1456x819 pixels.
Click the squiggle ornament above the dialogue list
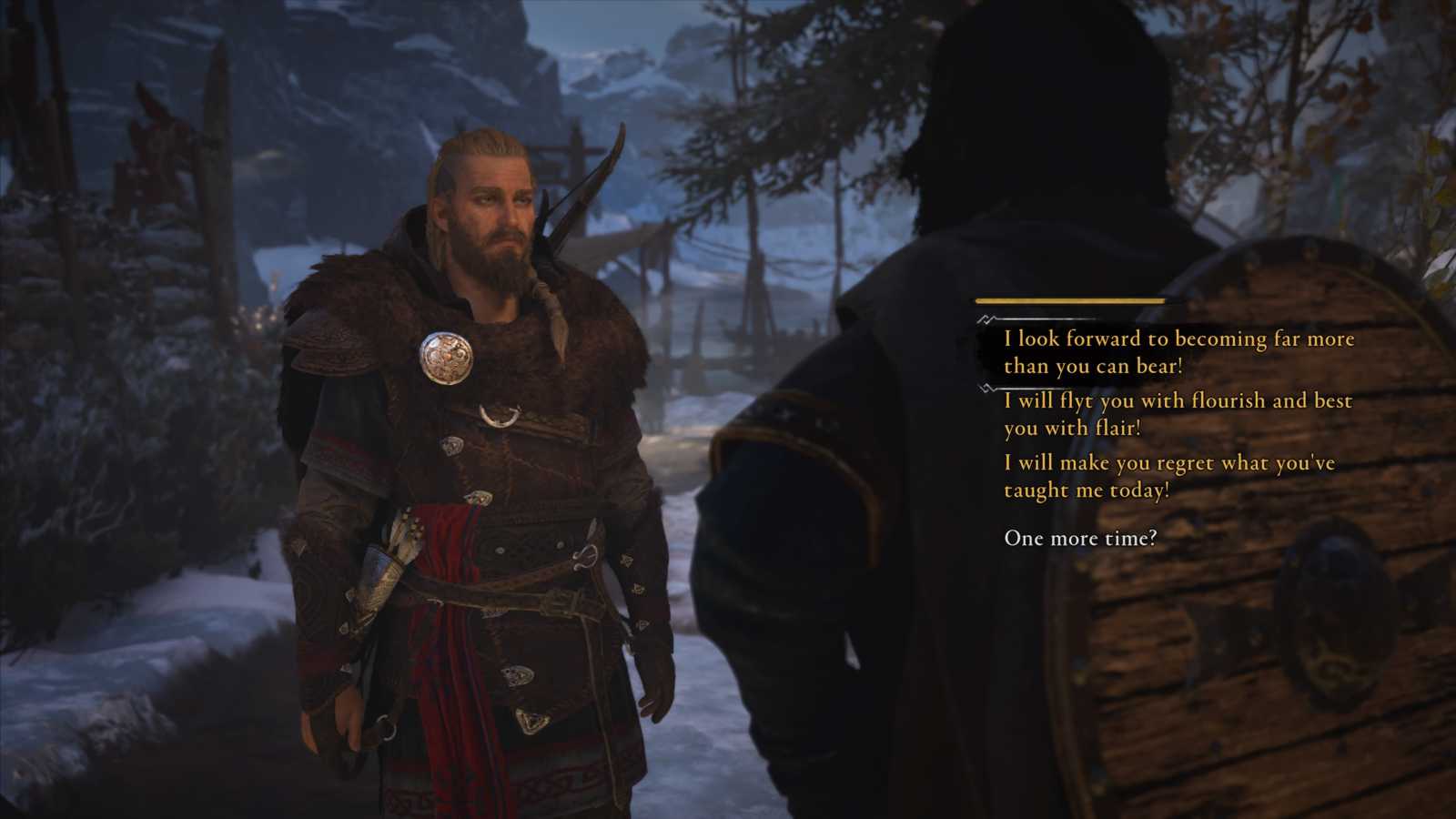click(x=986, y=320)
